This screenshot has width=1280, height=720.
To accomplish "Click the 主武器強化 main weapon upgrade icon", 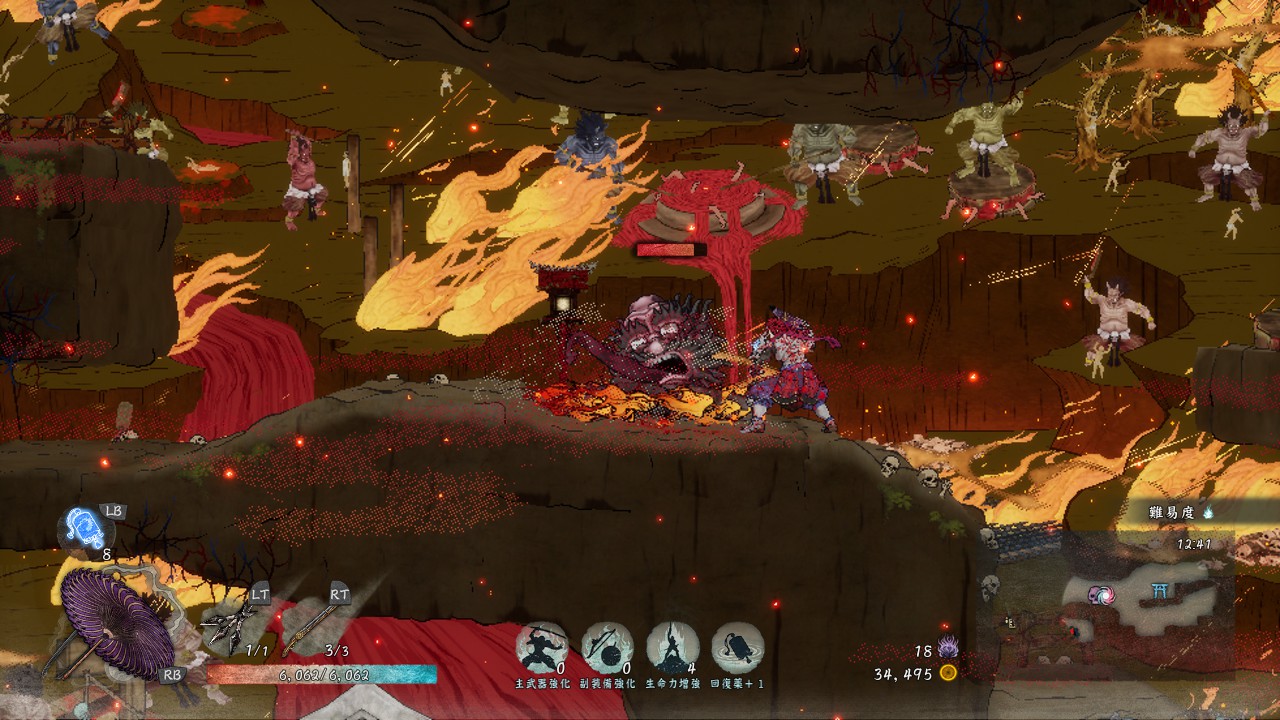I will coord(542,648).
